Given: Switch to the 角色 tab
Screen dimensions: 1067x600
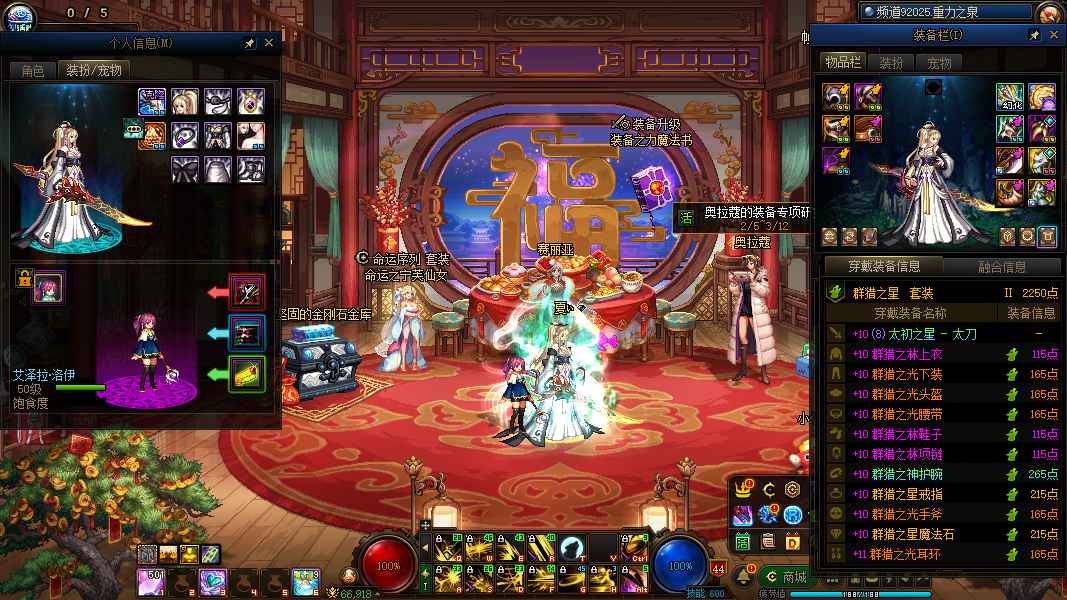Looking at the screenshot, I should 33,70.
